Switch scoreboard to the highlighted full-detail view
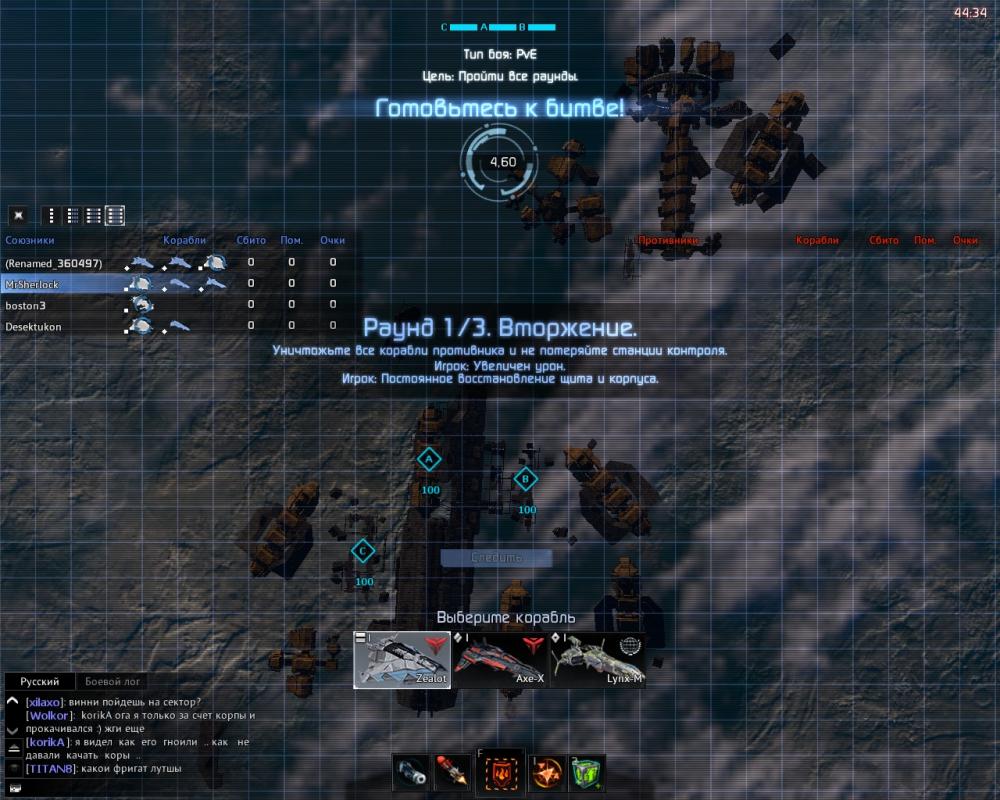Image resolution: width=1000 pixels, height=800 pixels. click(x=115, y=215)
